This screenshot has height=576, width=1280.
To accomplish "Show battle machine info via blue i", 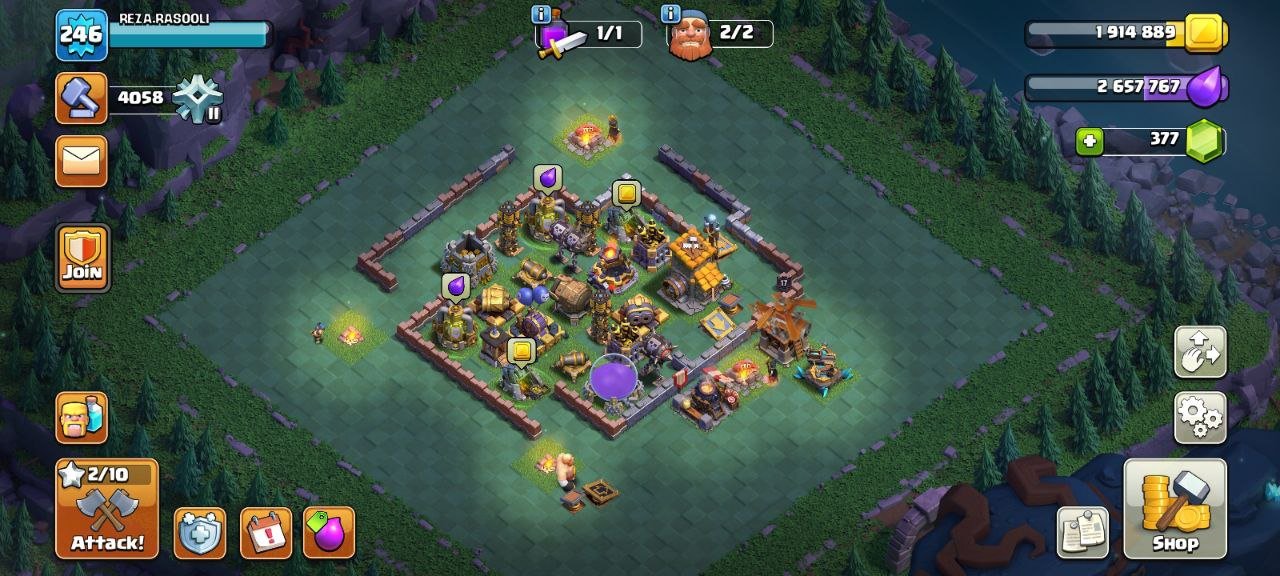I will [x=541, y=14].
